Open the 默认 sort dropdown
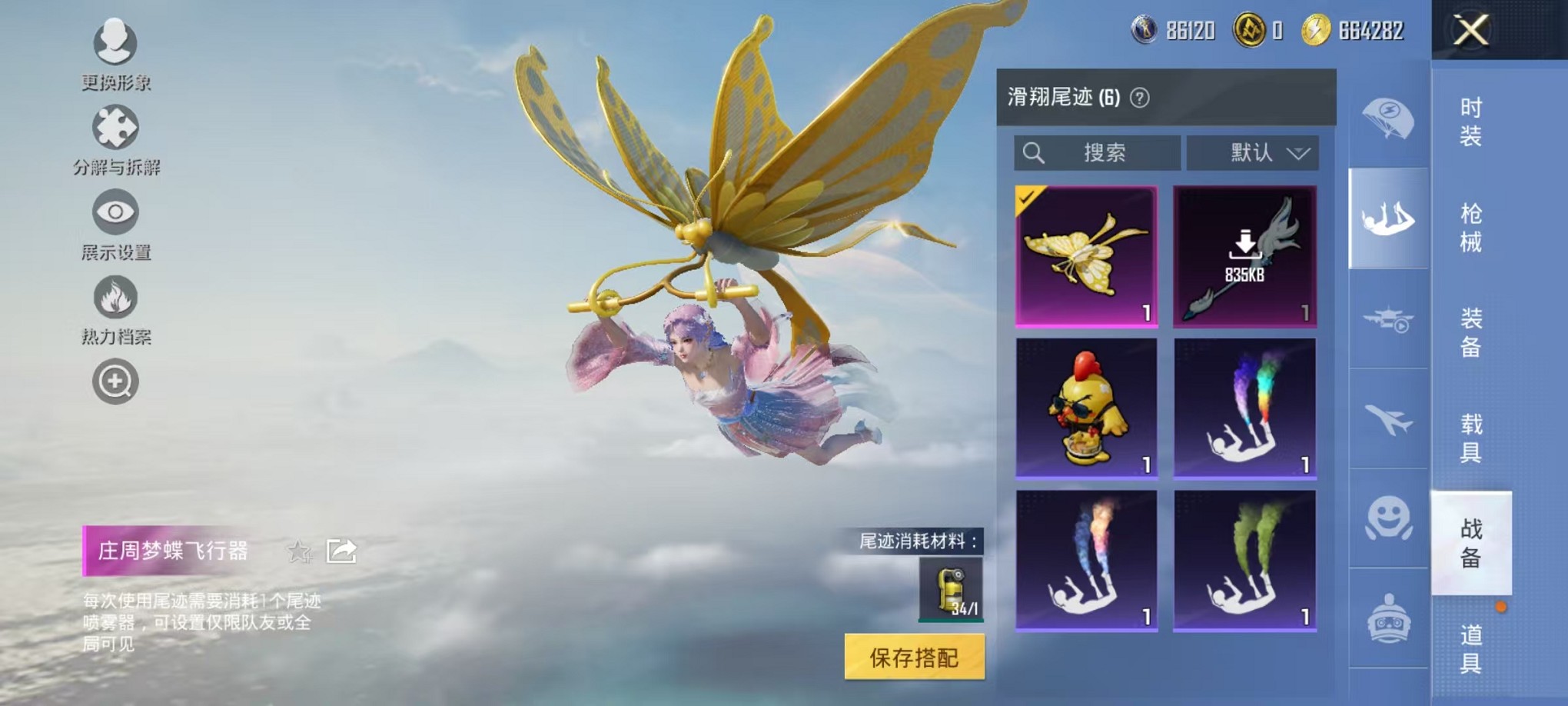Viewport: 1568px width, 706px height. tap(1253, 152)
